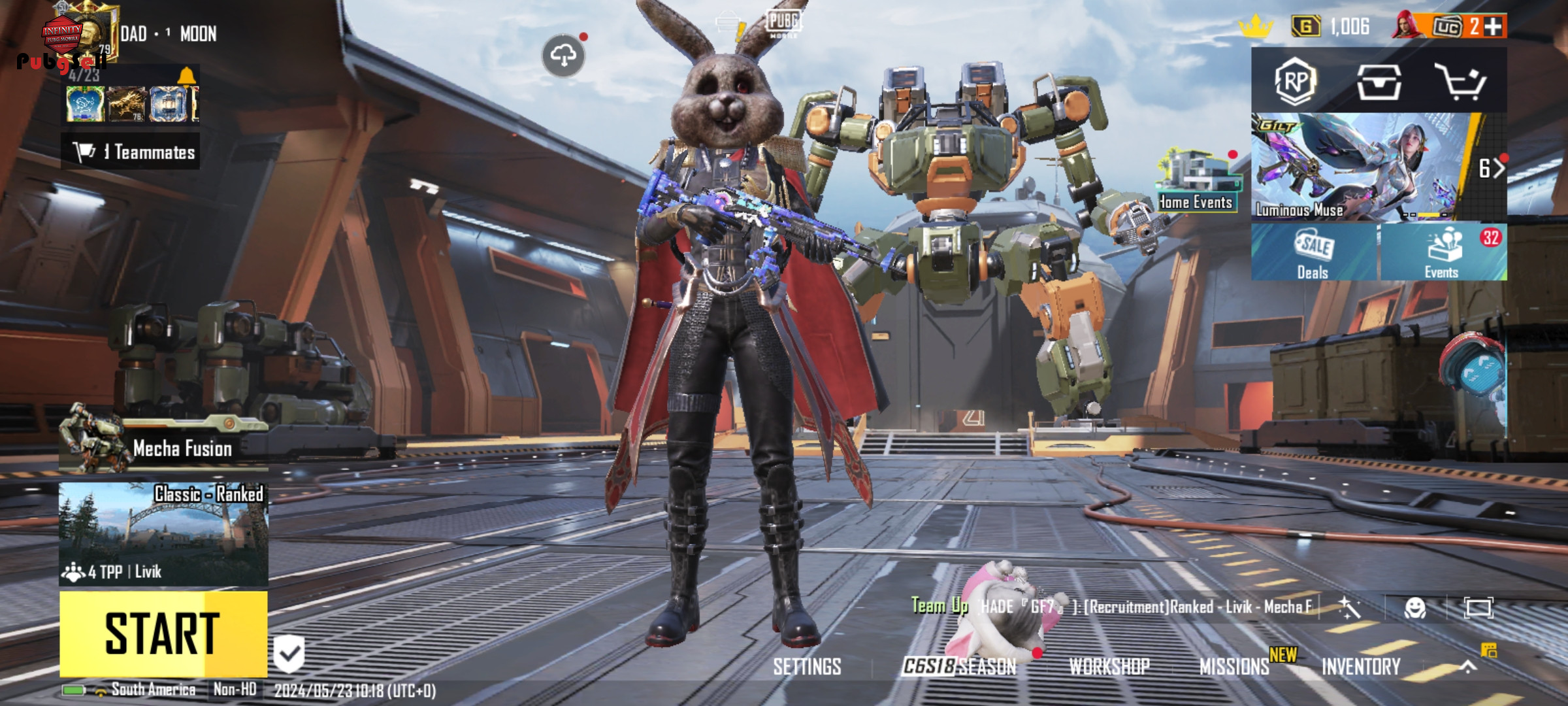1568x706 pixels.
Task: Open the supply crate icon
Action: coord(1379,82)
